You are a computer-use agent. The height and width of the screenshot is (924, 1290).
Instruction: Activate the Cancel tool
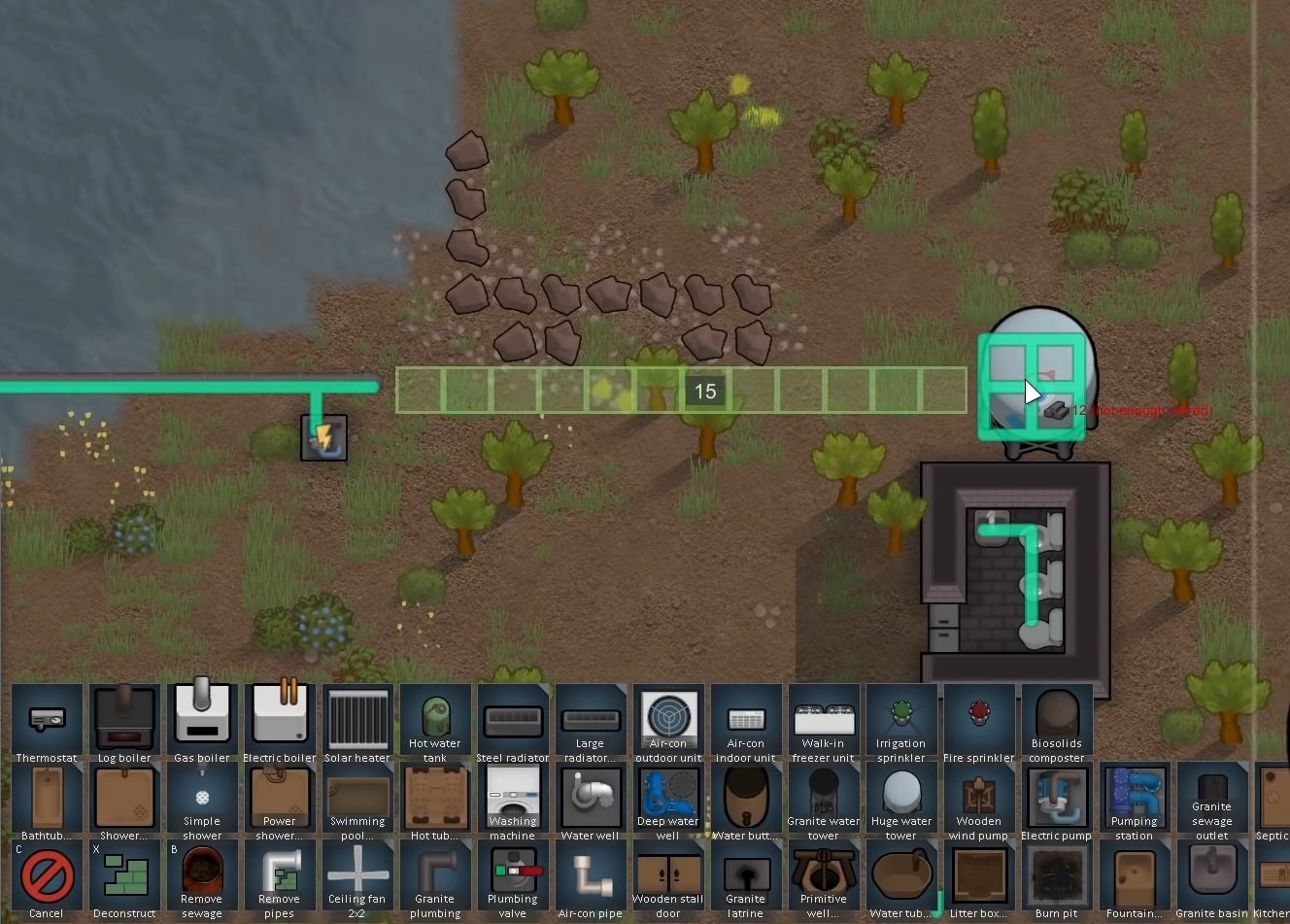click(47, 874)
